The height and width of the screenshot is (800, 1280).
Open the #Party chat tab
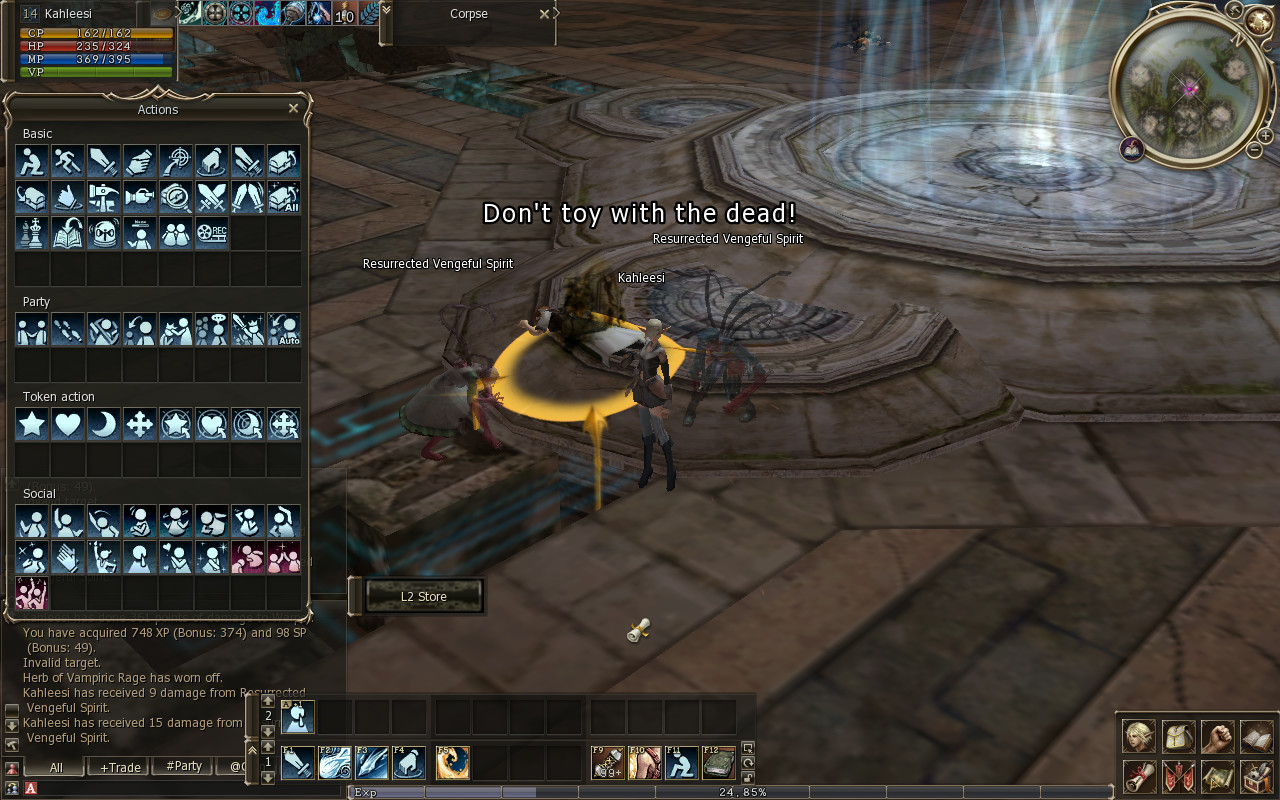coord(184,767)
